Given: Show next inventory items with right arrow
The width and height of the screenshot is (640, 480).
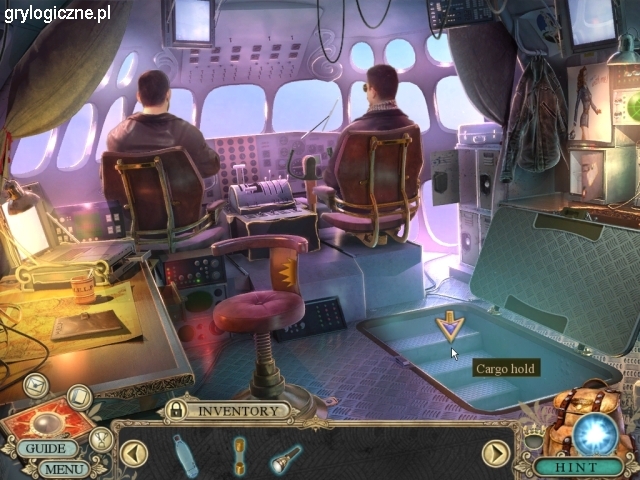Looking at the screenshot, I should tap(496, 454).
